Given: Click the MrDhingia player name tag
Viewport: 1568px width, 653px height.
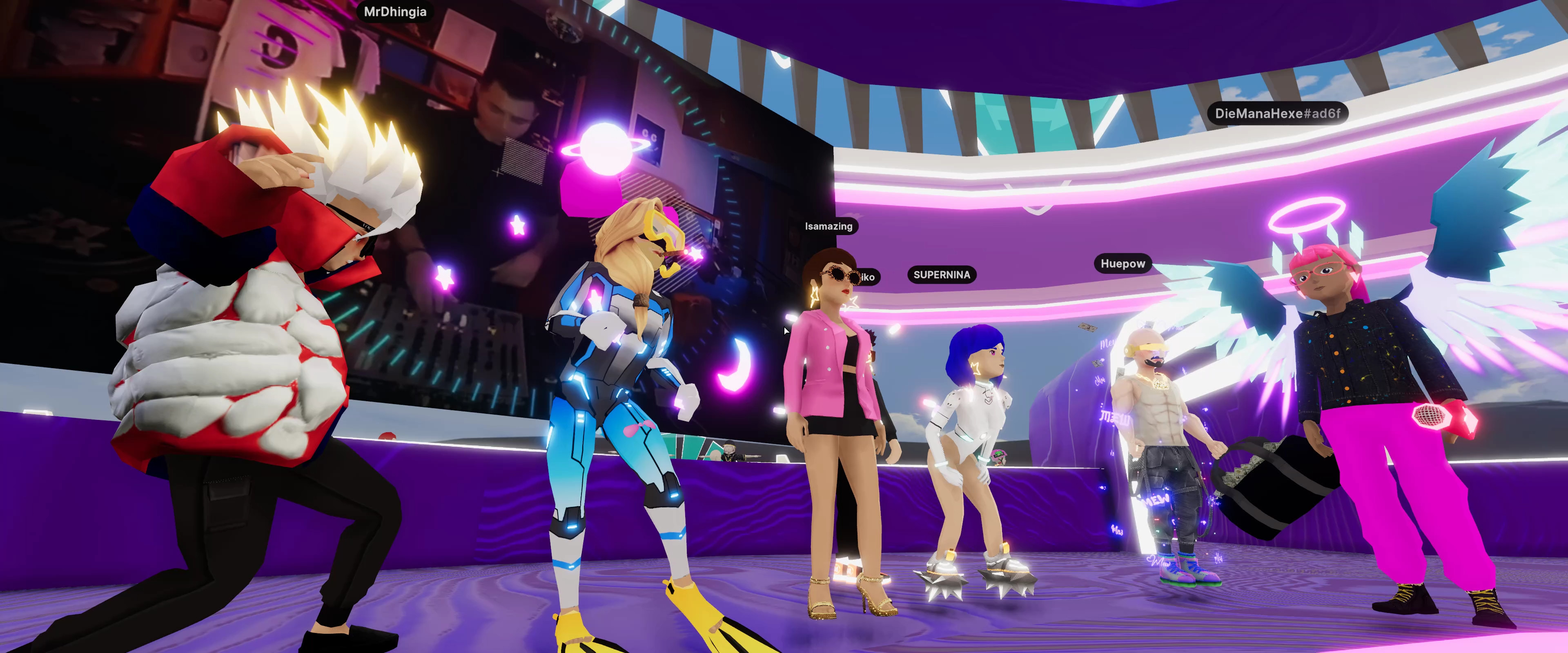Looking at the screenshot, I should 395,12.
